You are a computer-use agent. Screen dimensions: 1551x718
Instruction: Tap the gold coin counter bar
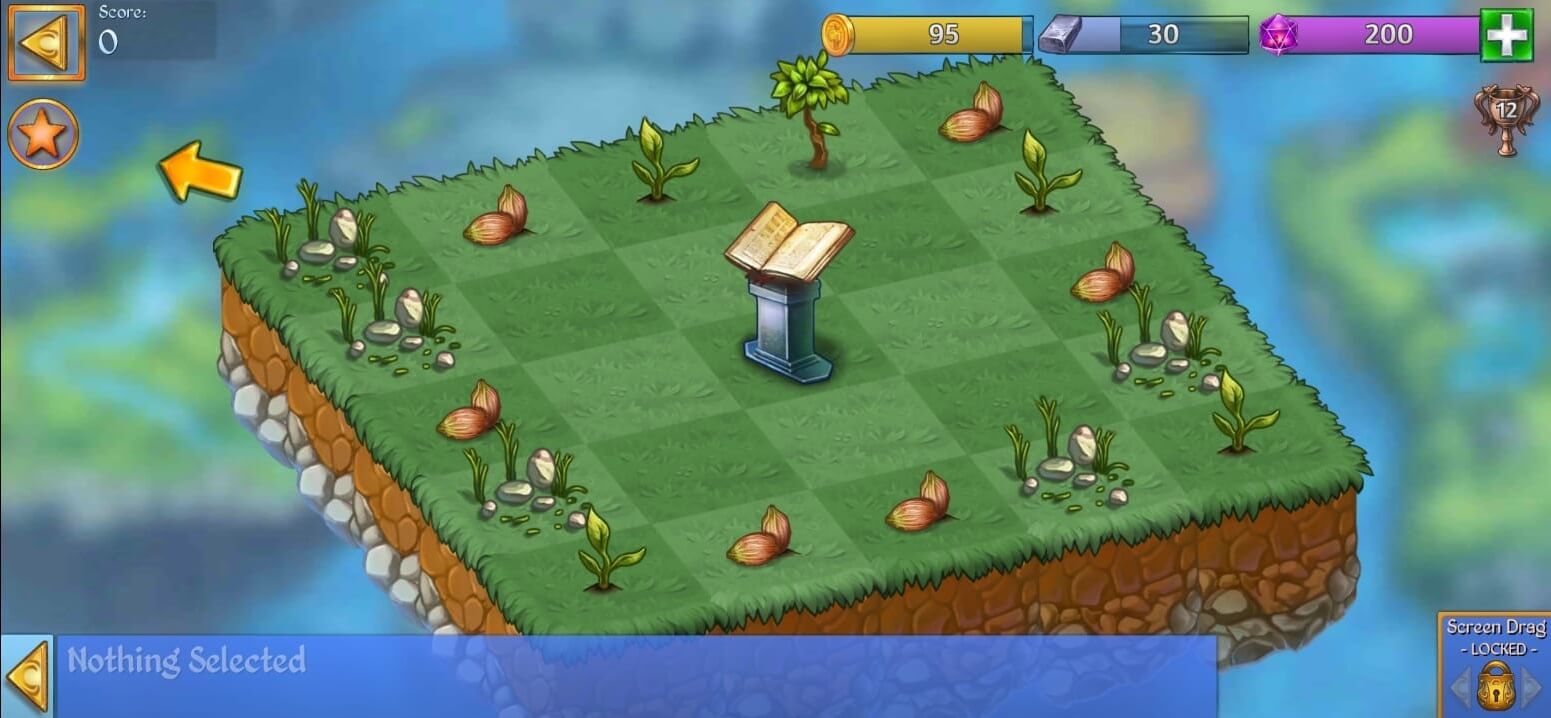[930, 35]
